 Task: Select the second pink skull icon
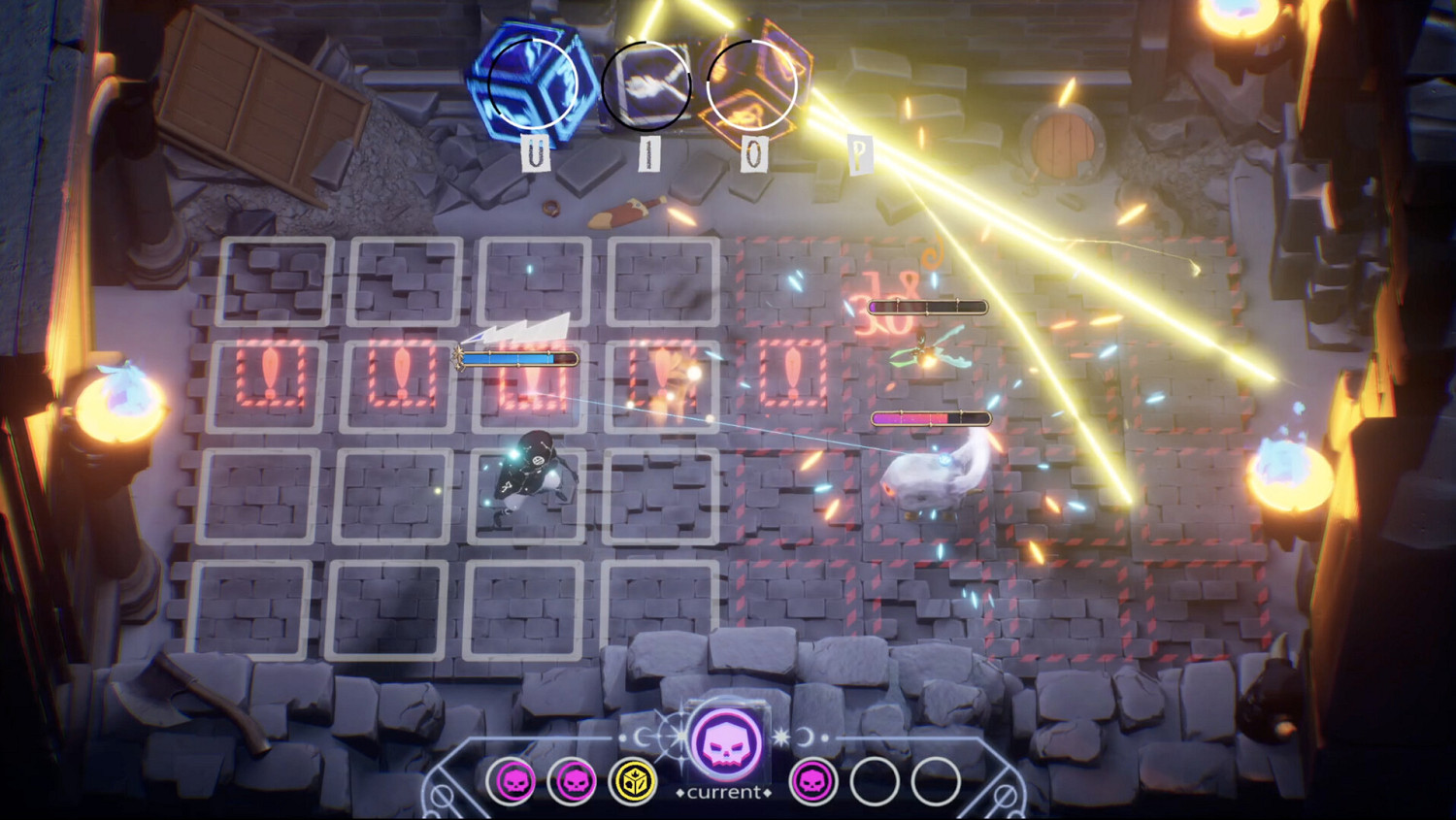(x=573, y=781)
